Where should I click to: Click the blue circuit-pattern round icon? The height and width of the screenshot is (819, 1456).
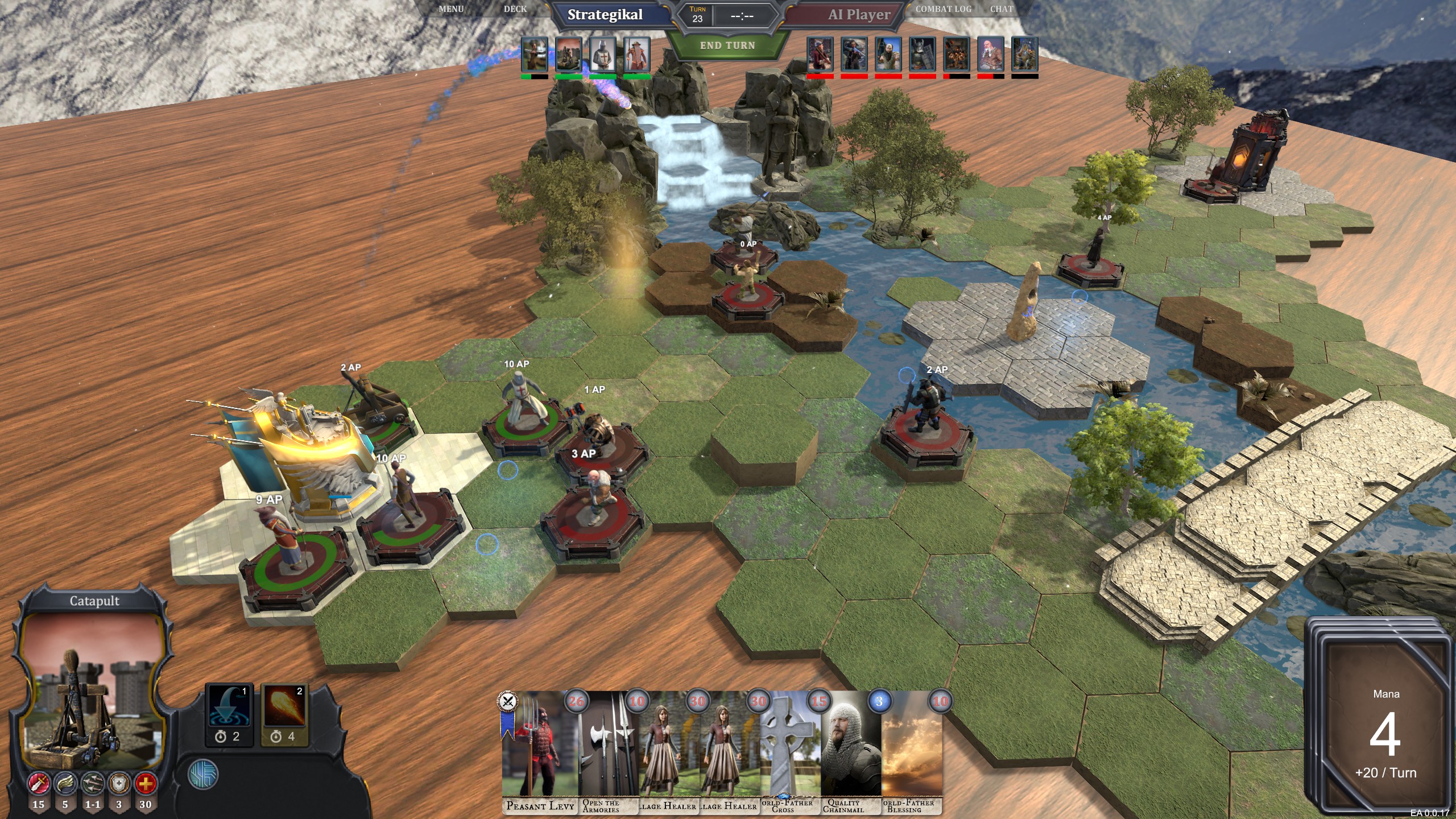pos(203,774)
